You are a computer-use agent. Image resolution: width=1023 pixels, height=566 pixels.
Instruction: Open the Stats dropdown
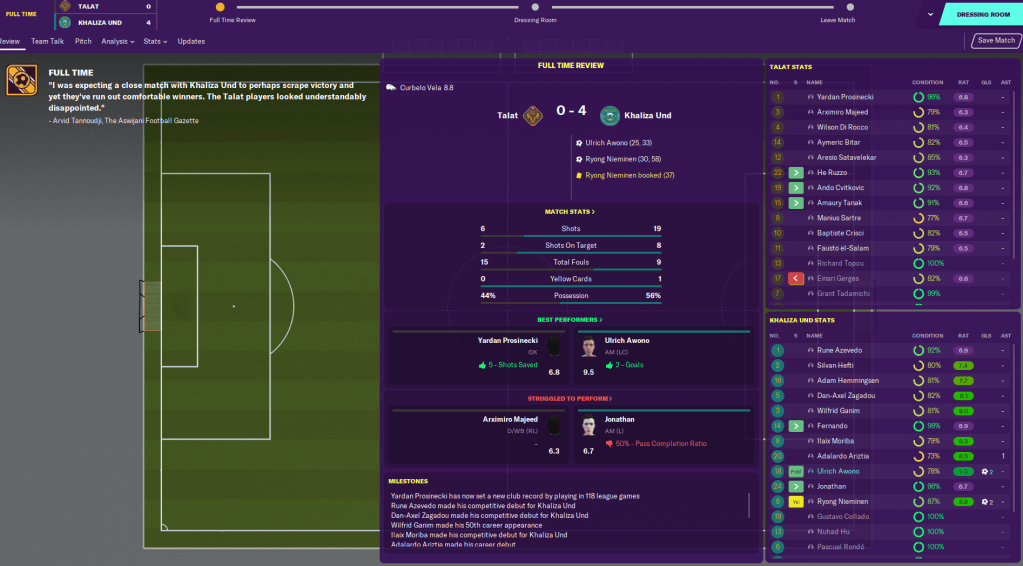pos(155,41)
